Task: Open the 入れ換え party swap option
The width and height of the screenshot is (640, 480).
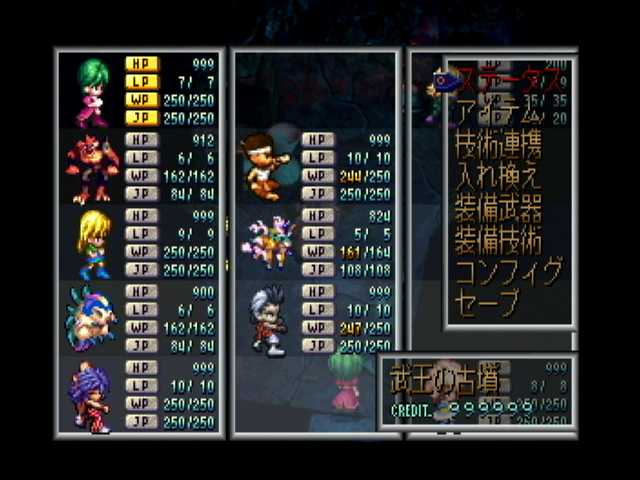Action: [497, 179]
